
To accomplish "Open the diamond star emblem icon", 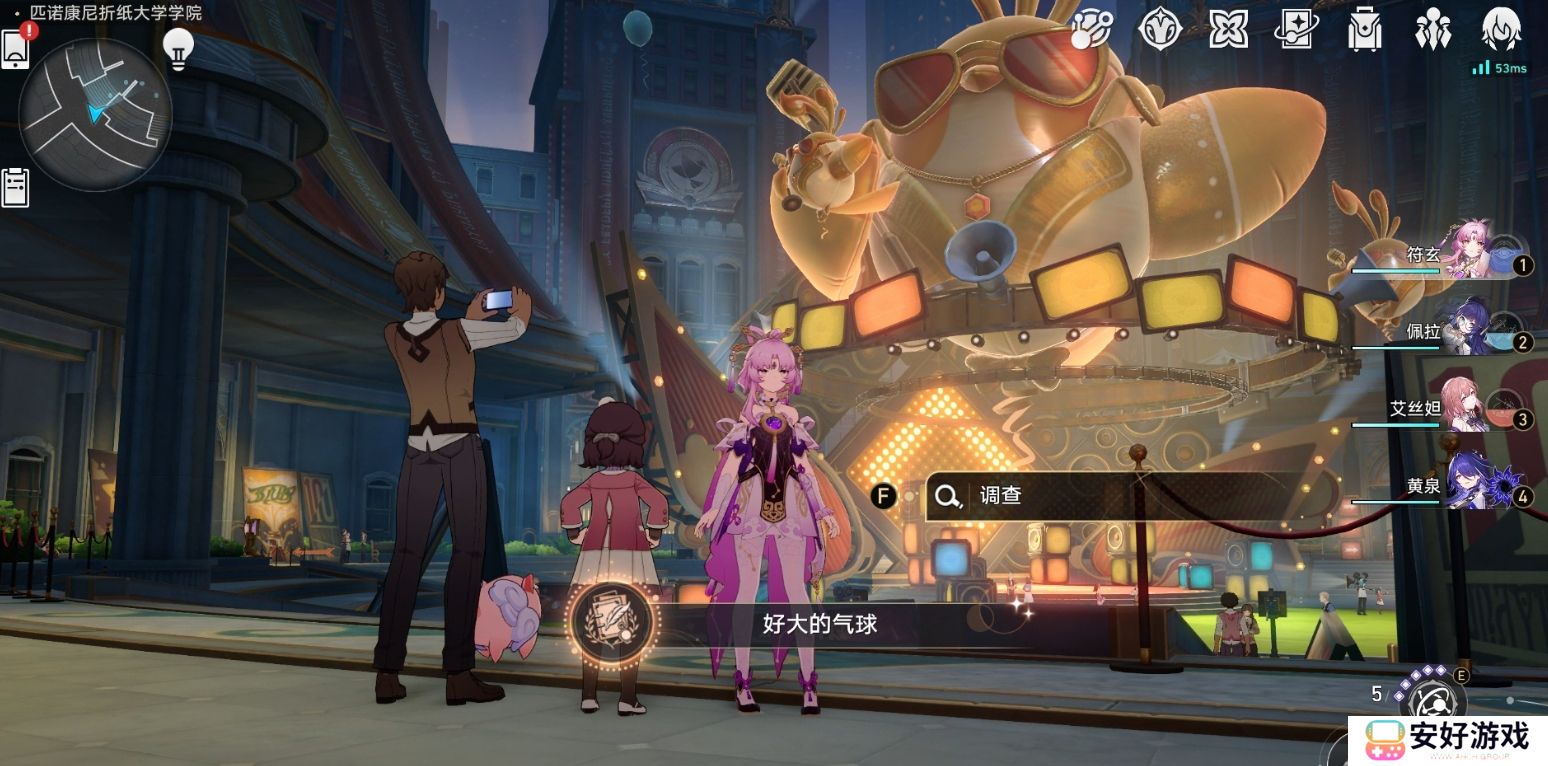I will coord(1160,29).
